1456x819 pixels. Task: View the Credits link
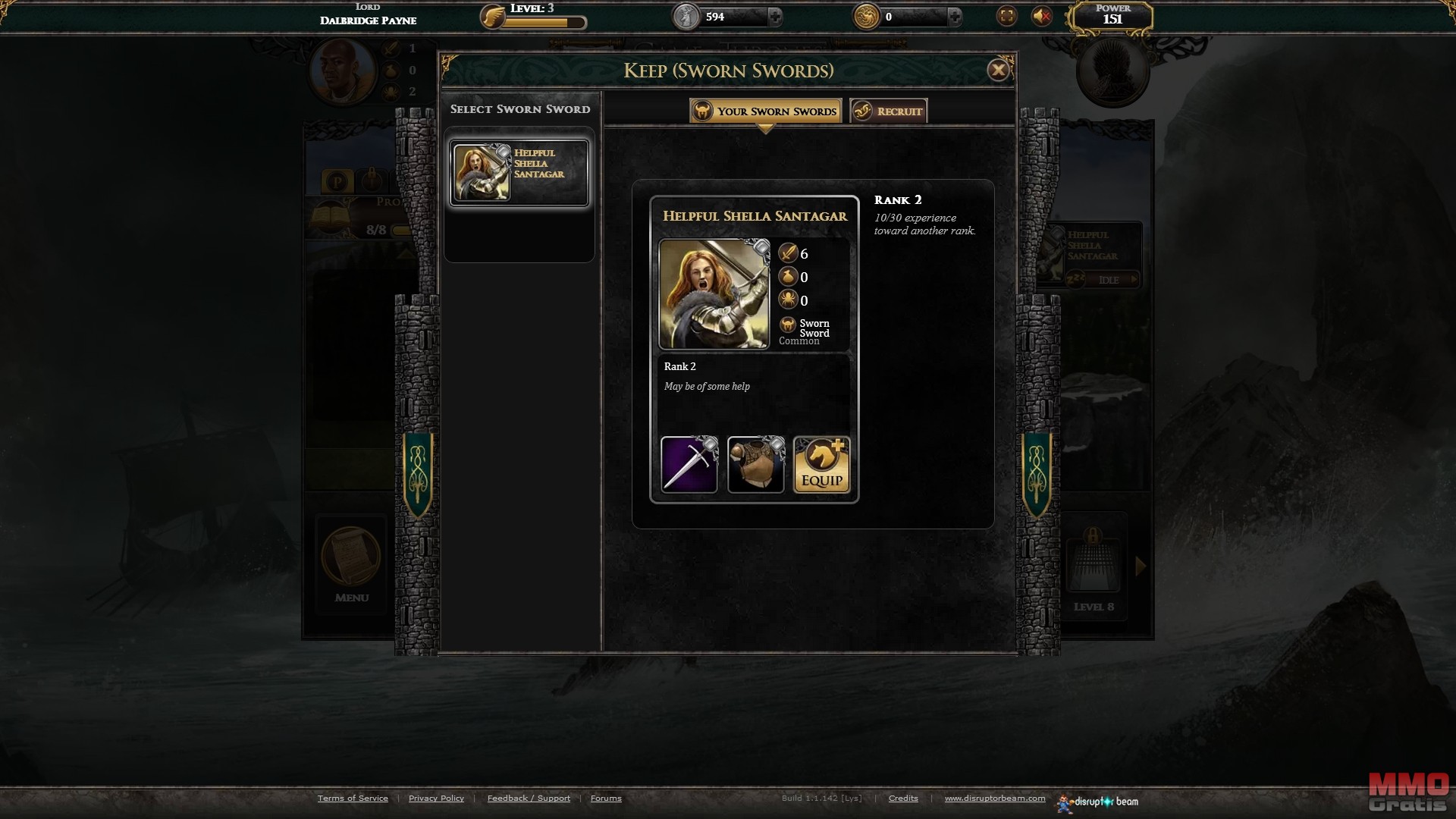(903, 798)
